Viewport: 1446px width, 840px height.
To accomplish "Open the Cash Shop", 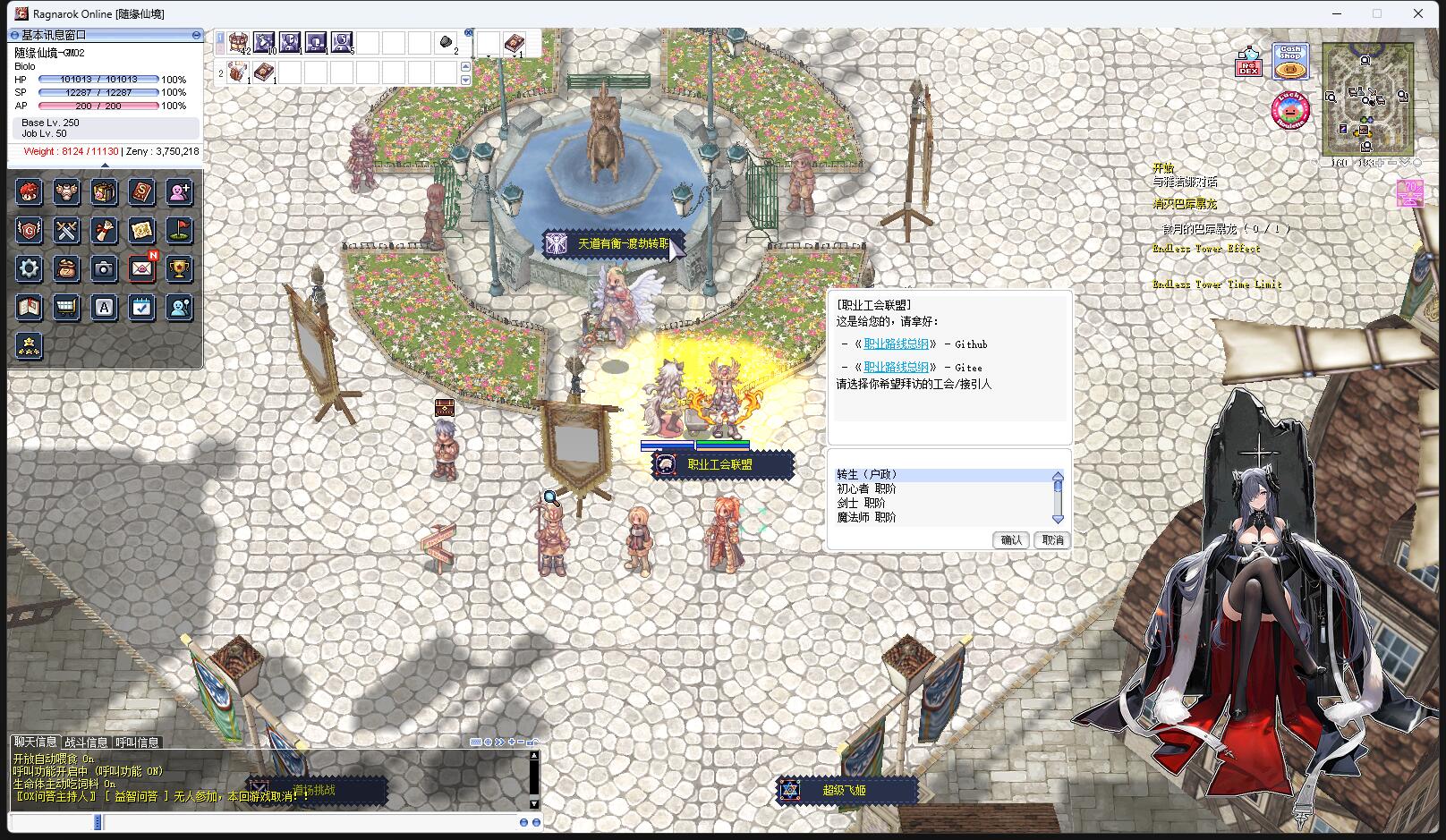I will pyautogui.click(x=1290, y=60).
